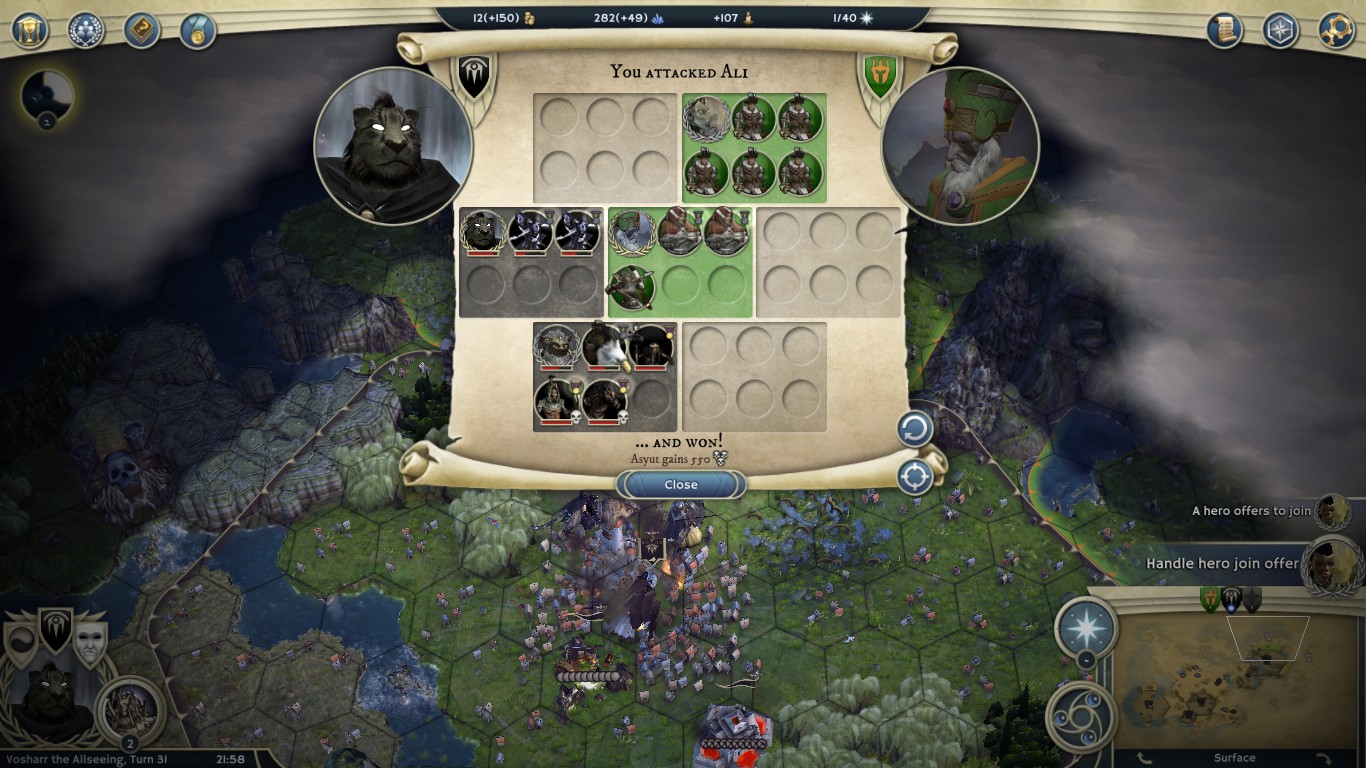1366x768 pixels.
Task: Open the scroll icon at top right
Action: [1224, 30]
